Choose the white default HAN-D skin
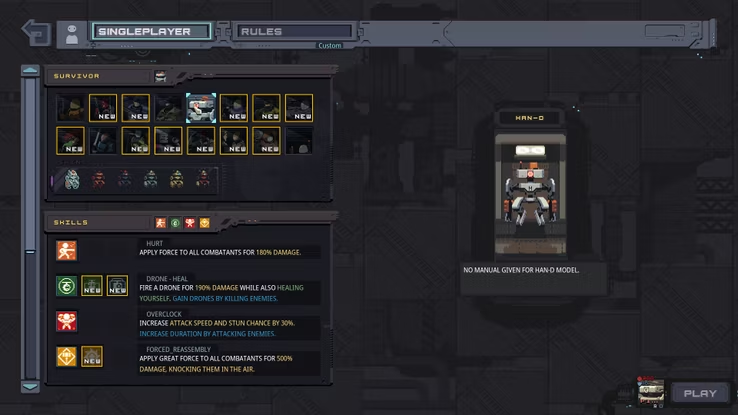Screen dimensions: 738x415 (x=72, y=179)
